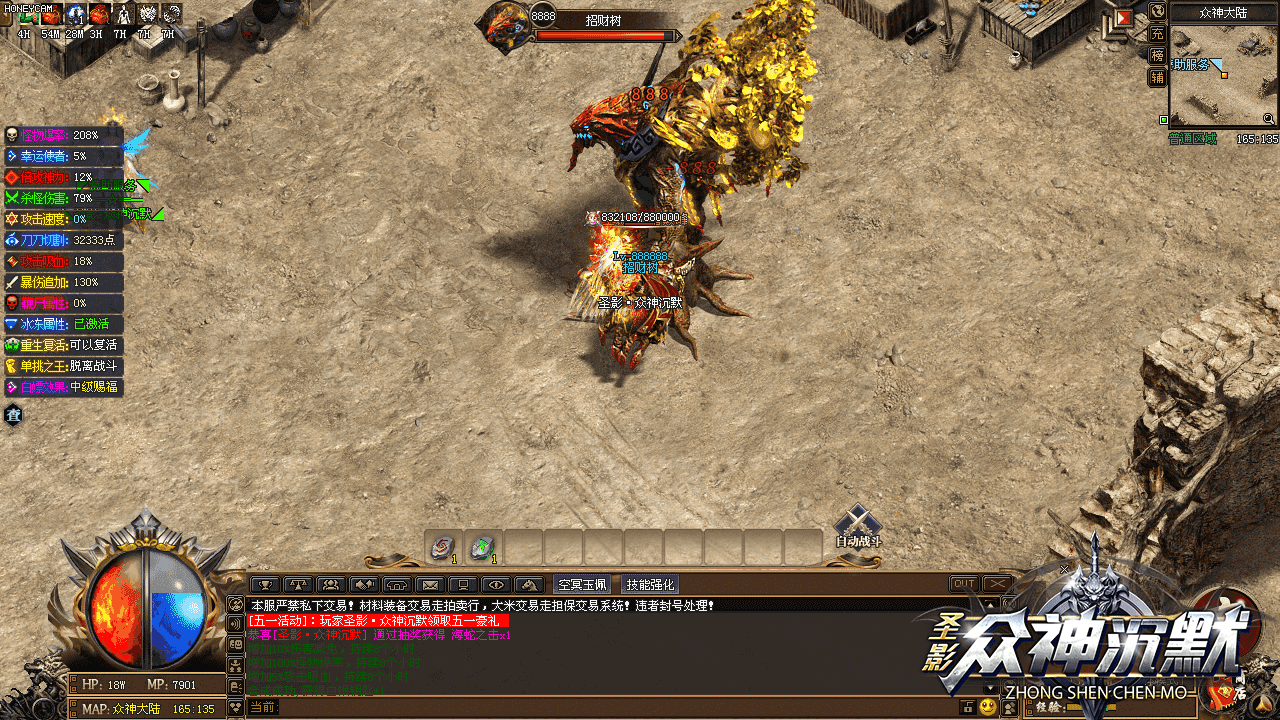Open the 技能强化 skill enhancement panel
1280x720 pixels.
point(650,584)
